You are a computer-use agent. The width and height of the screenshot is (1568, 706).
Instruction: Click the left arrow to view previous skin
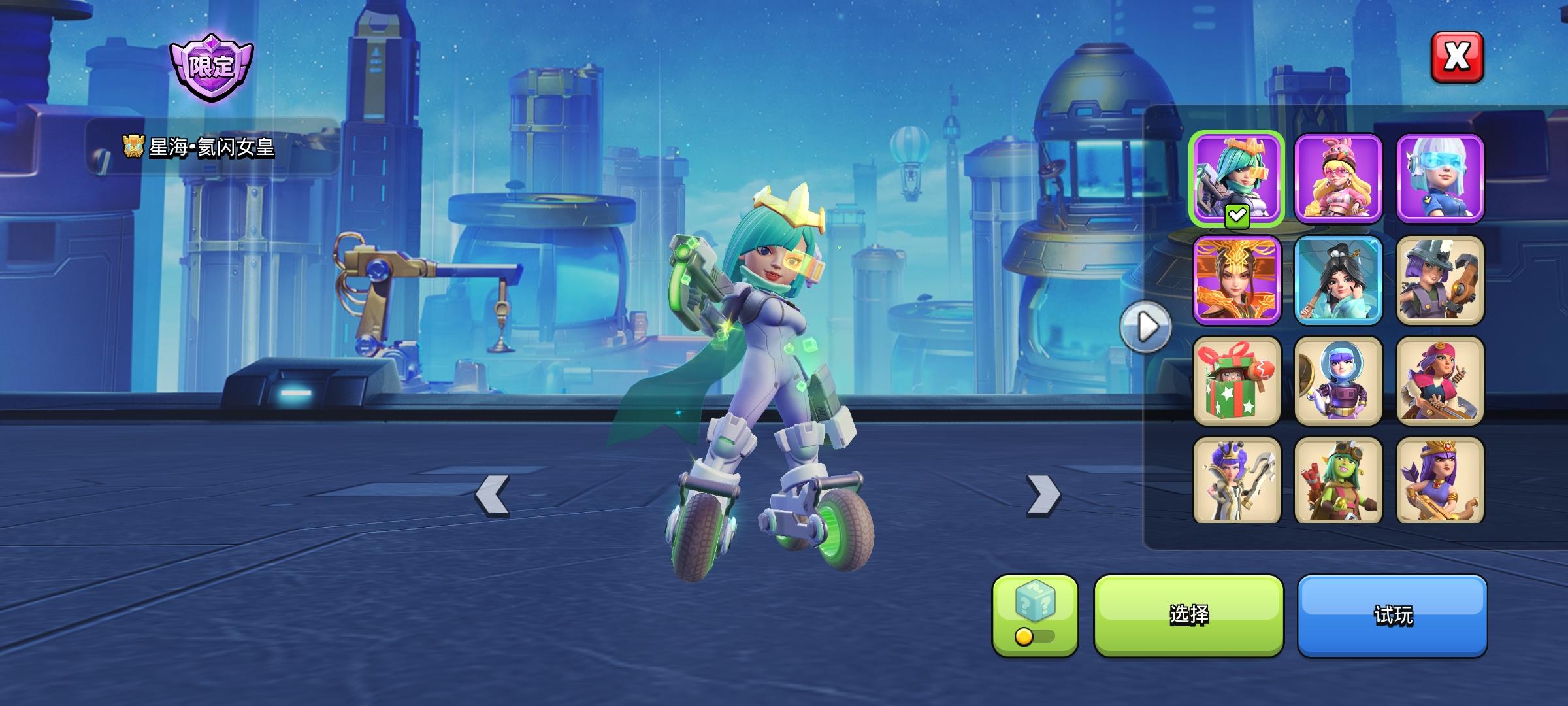pyautogui.click(x=492, y=496)
